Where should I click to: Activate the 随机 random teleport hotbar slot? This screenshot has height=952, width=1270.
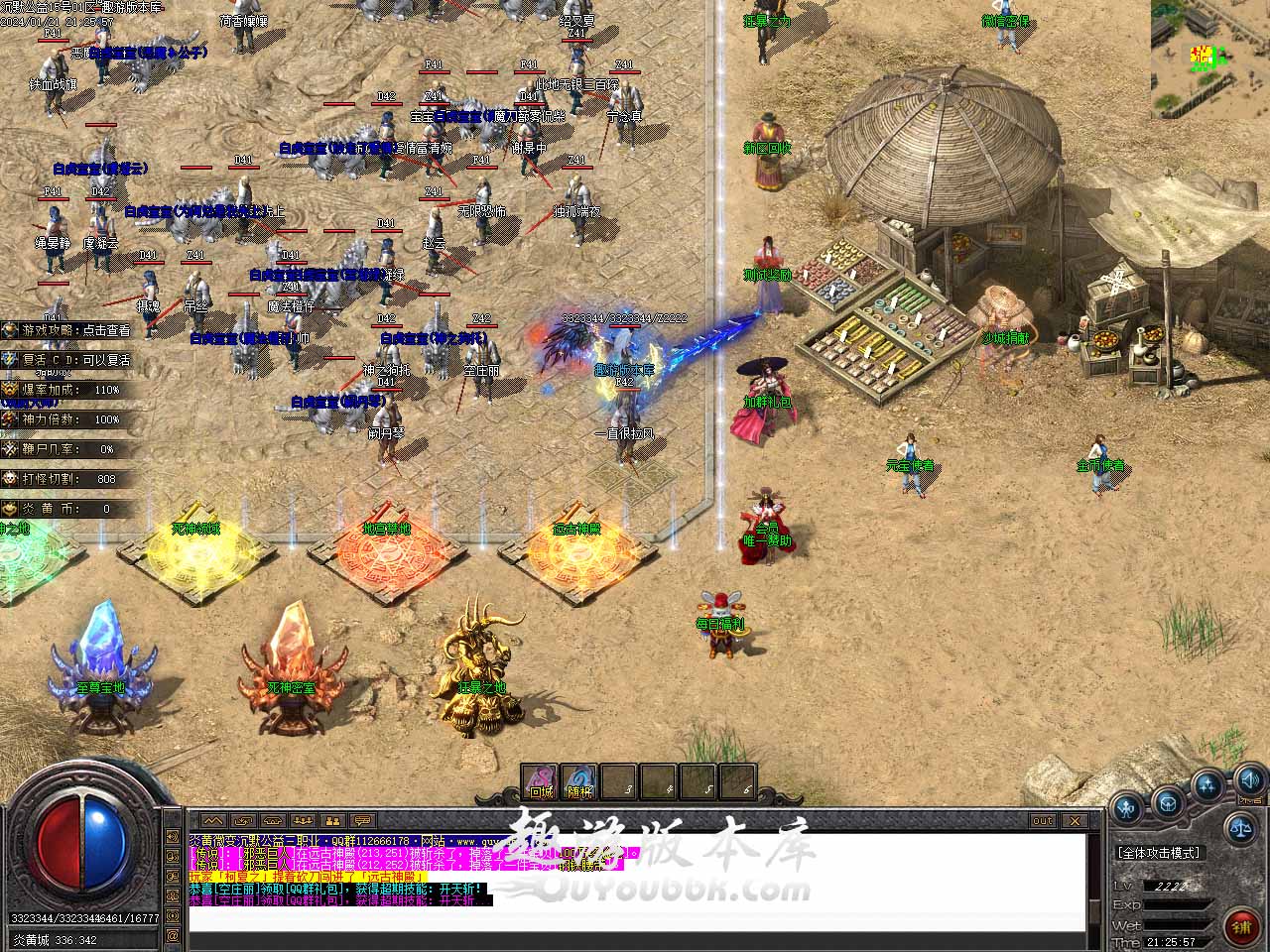click(579, 782)
